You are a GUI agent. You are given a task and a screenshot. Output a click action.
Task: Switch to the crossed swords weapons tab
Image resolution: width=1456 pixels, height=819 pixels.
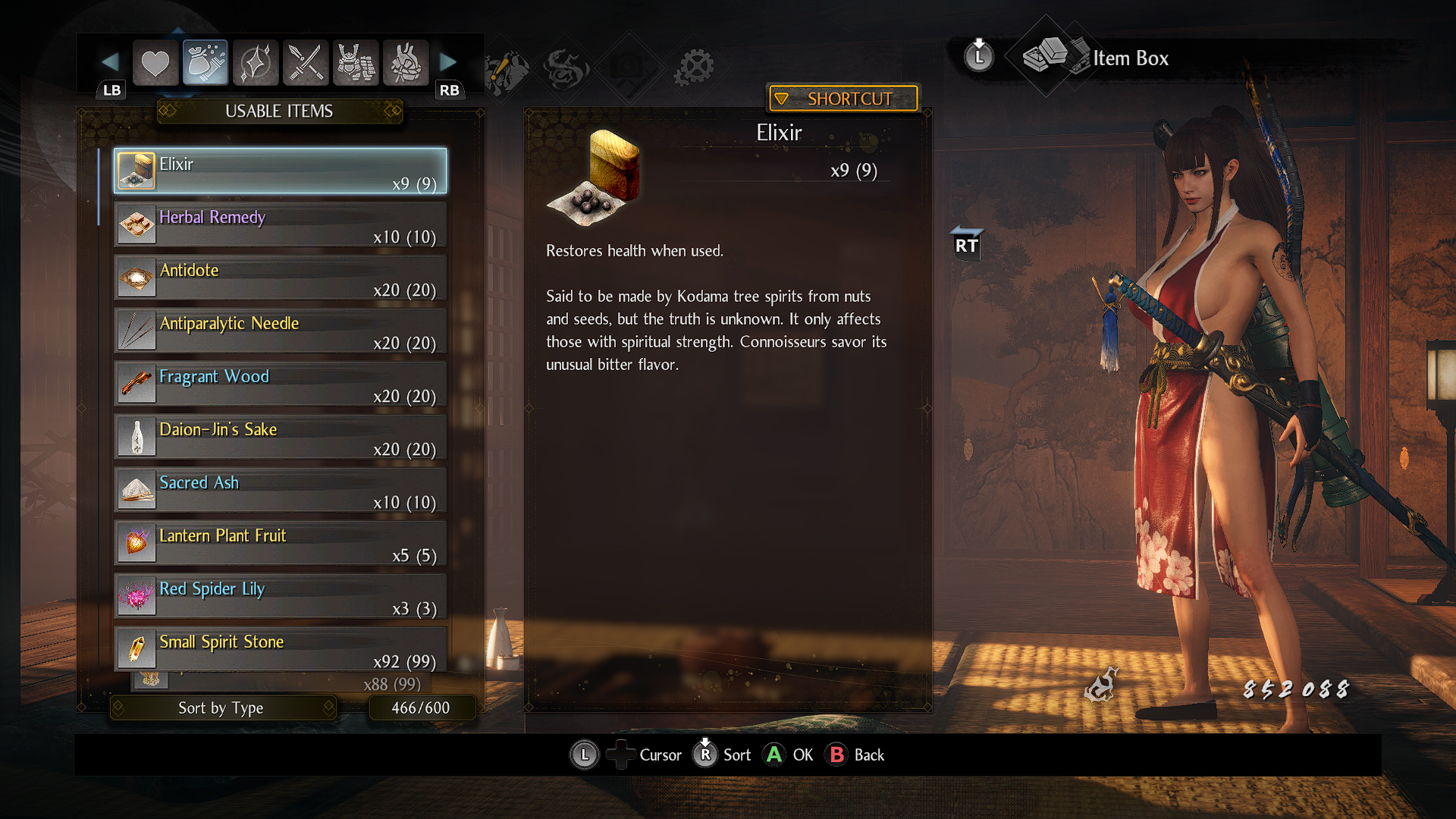point(306,63)
